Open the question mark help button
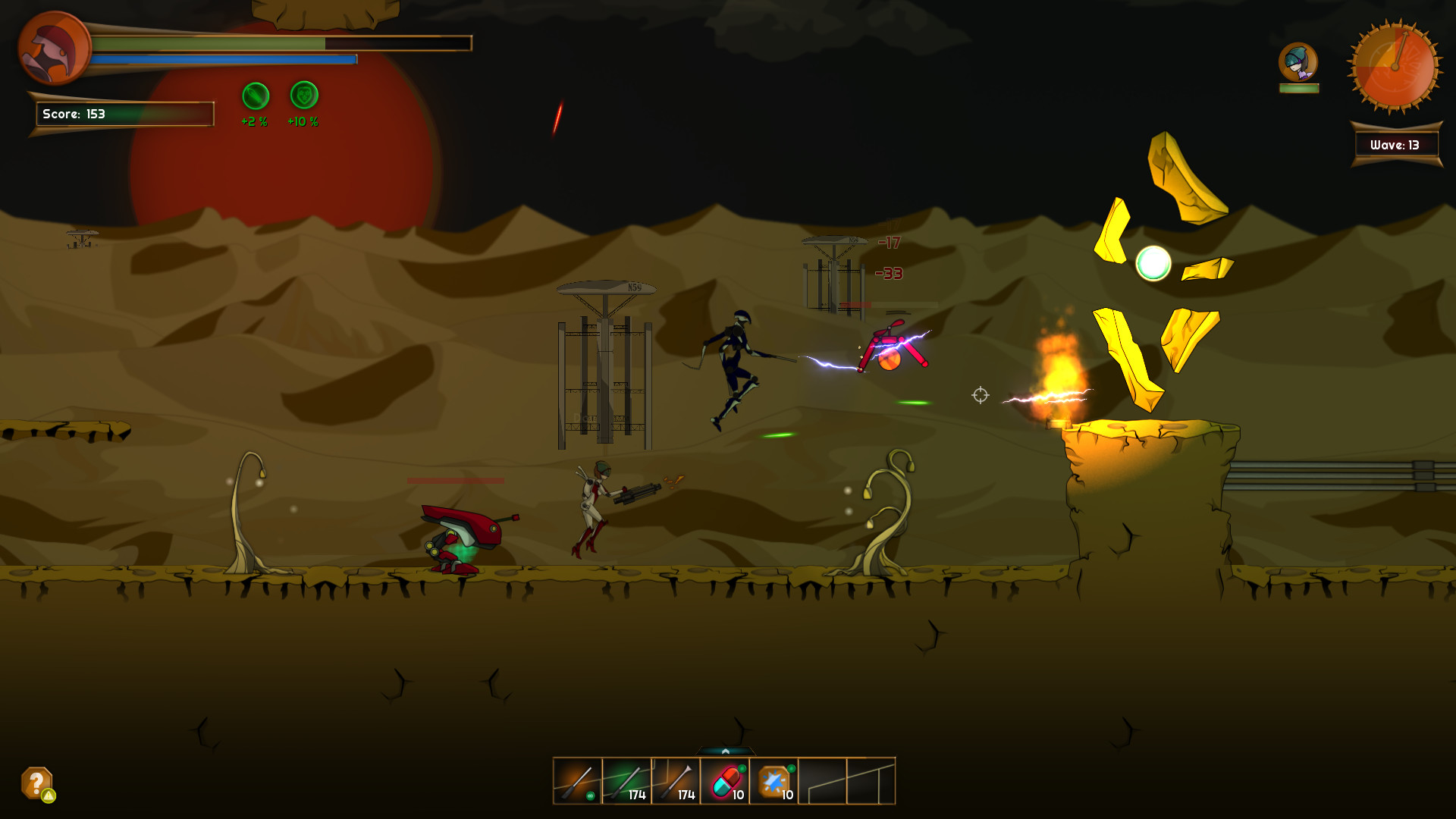The image size is (1456, 819). point(36,783)
